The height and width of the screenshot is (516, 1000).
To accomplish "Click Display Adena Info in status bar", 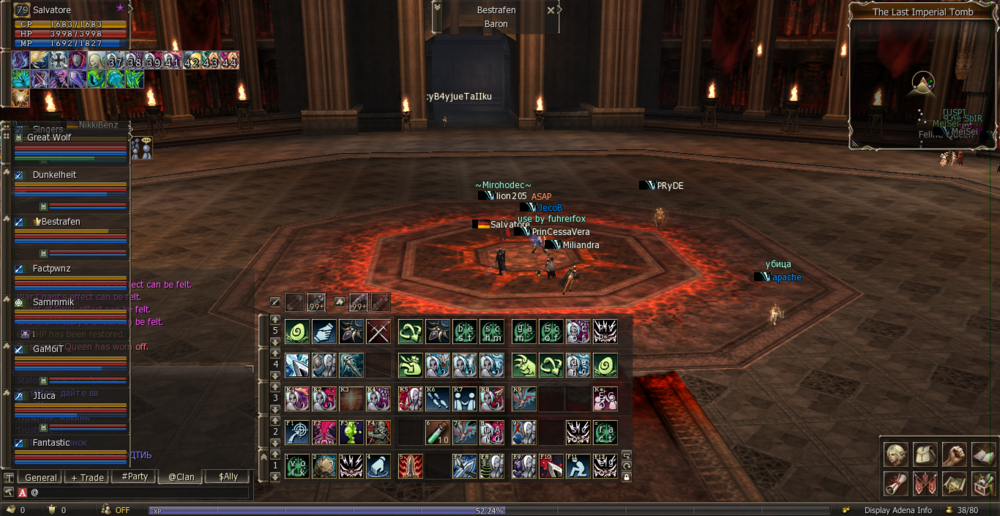I will coord(900,509).
